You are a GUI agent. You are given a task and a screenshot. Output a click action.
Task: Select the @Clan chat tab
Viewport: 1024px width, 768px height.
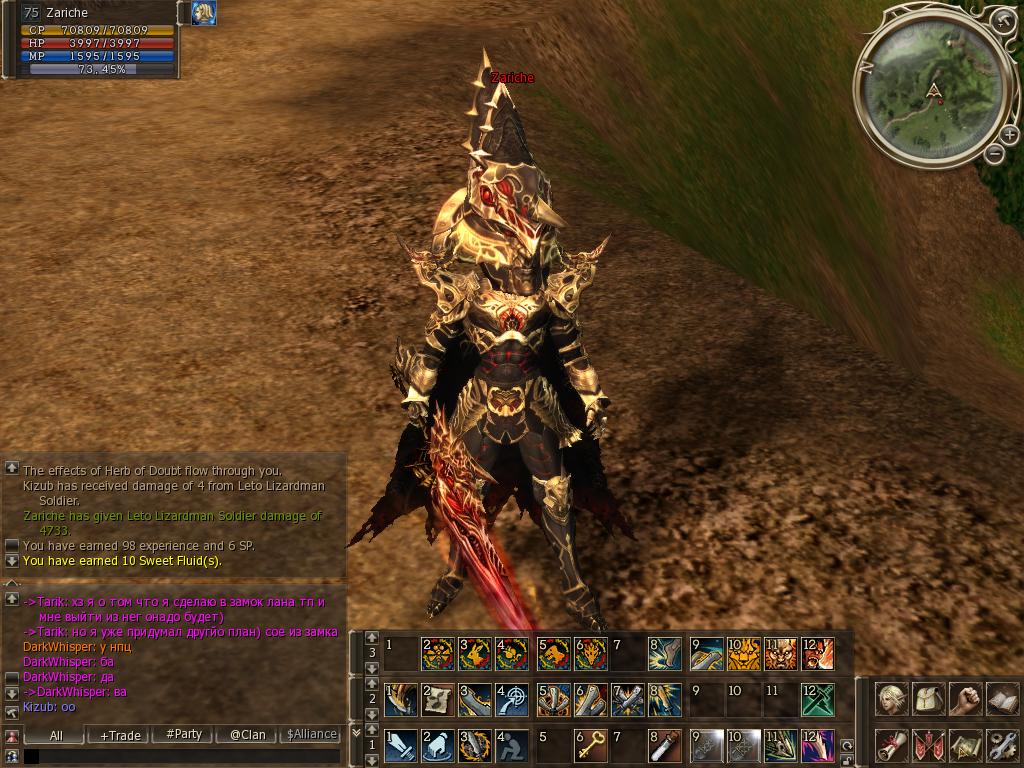(x=247, y=734)
